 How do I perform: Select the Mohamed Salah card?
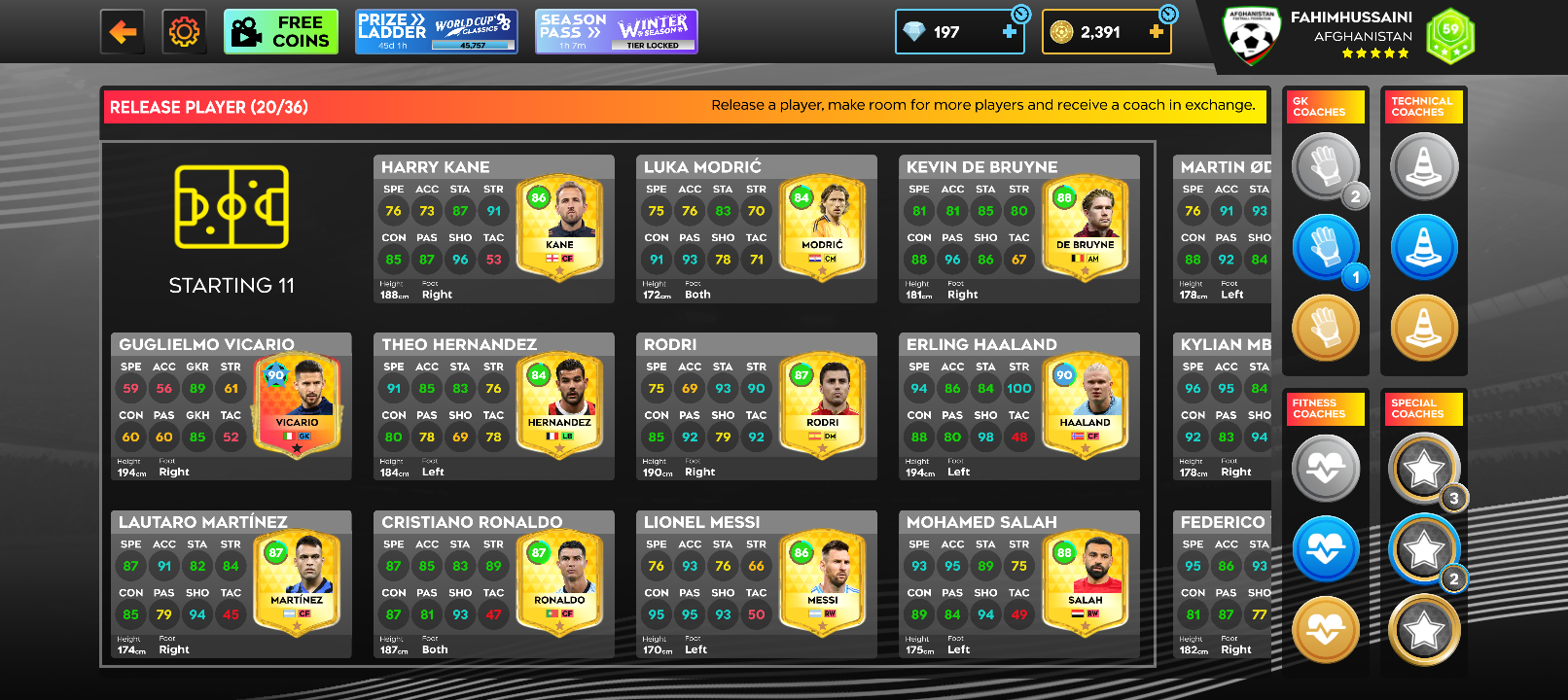[x=1019, y=584]
